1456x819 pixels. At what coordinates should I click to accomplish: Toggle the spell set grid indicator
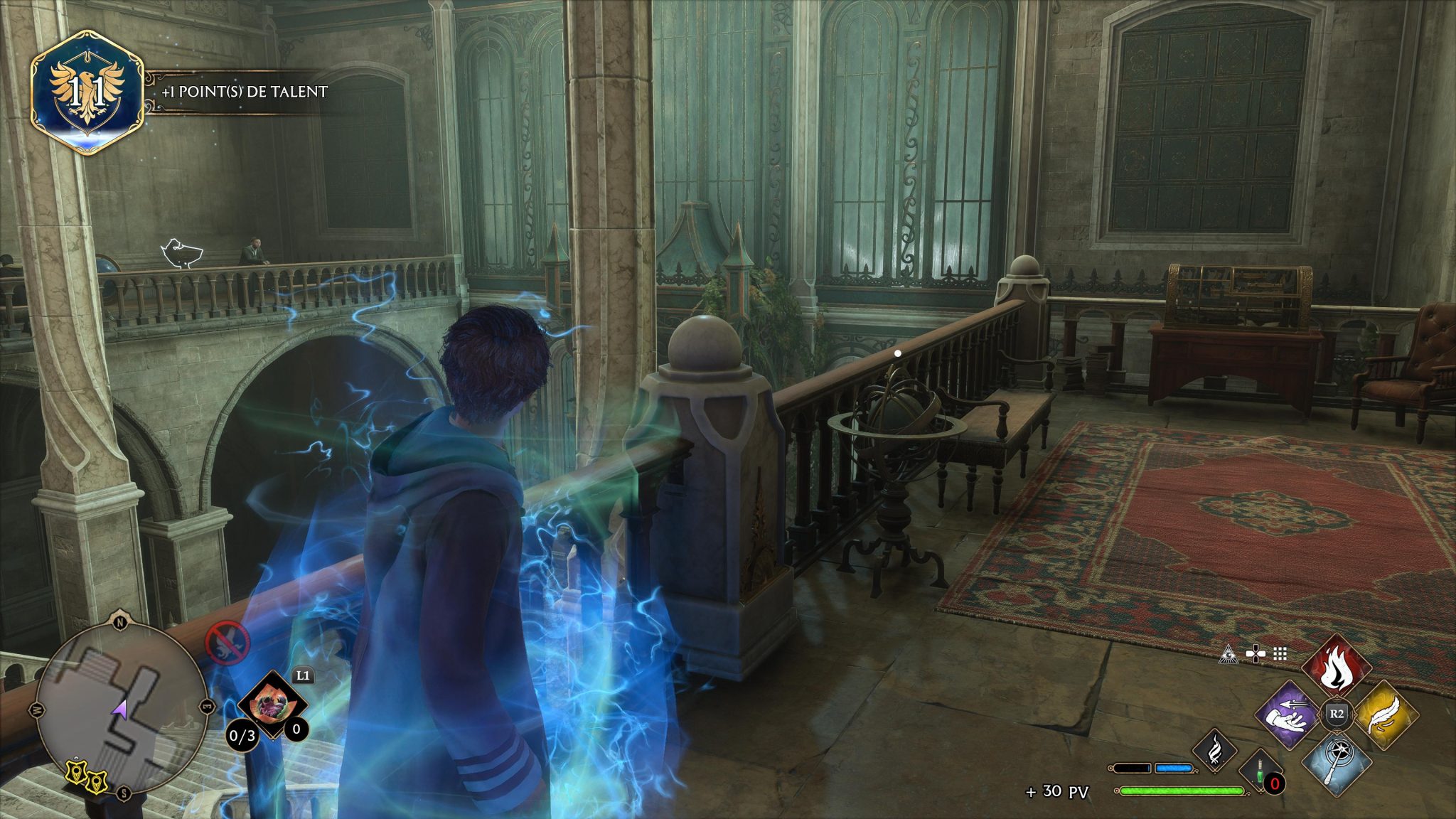1279,653
